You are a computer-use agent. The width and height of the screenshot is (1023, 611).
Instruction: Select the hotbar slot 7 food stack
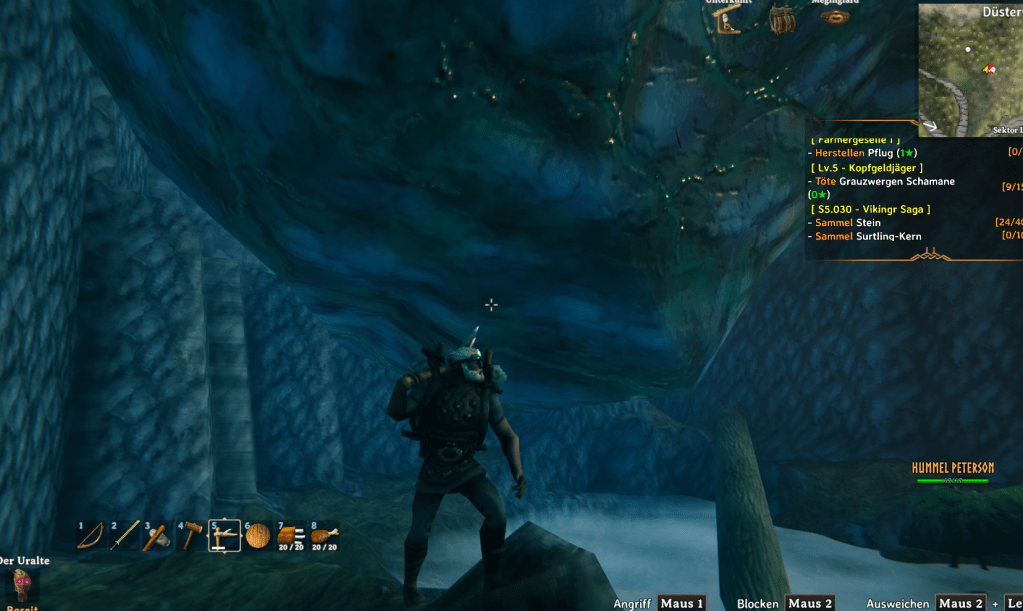point(291,537)
